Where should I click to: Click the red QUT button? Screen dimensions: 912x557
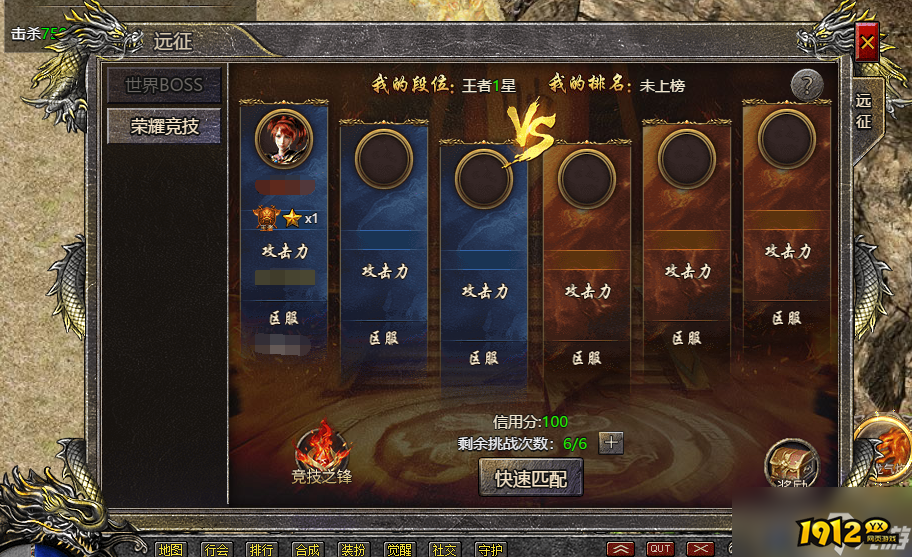click(x=660, y=549)
